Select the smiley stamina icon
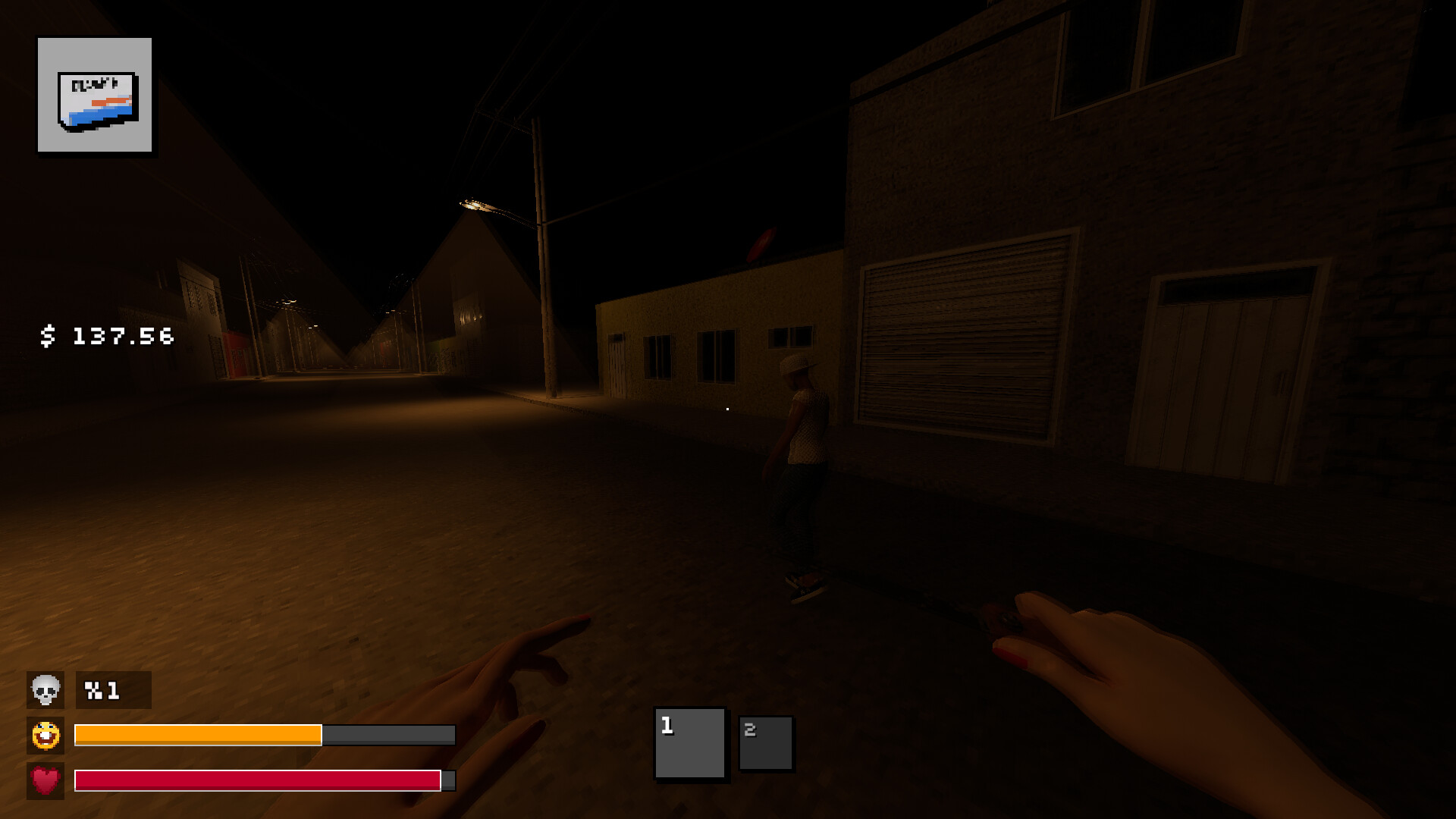 point(45,736)
